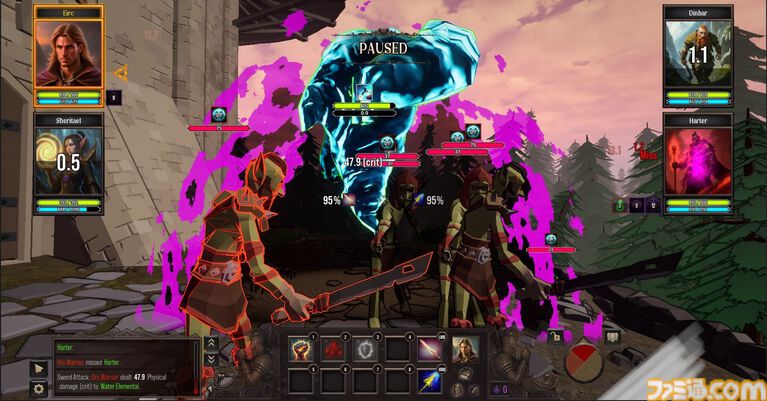The height and width of the screenshot is (401, 767).
Task: Click the red and brown compass dial
Action: coord(584,360)
